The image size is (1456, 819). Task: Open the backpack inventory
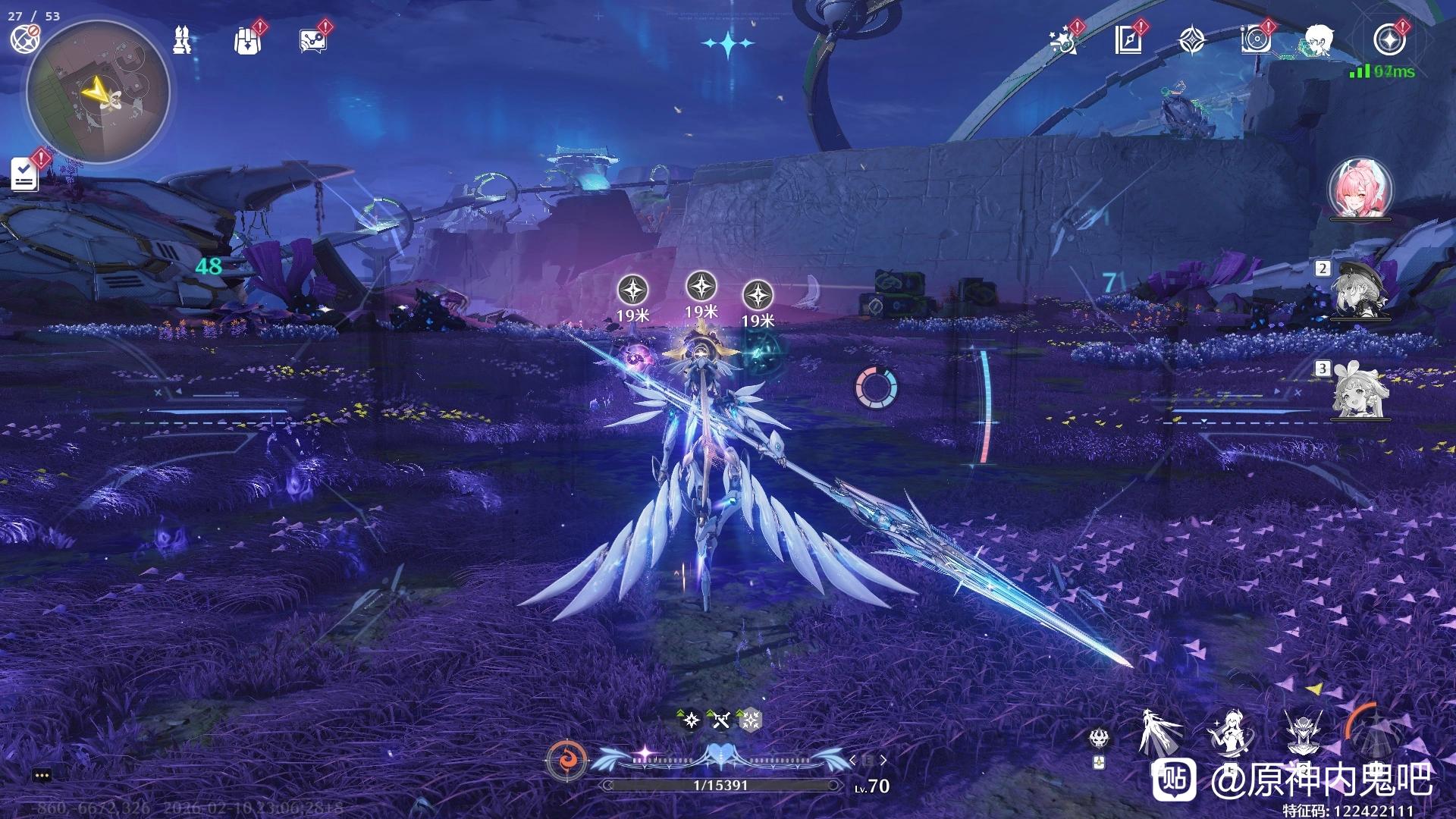(x=246, y=40)
